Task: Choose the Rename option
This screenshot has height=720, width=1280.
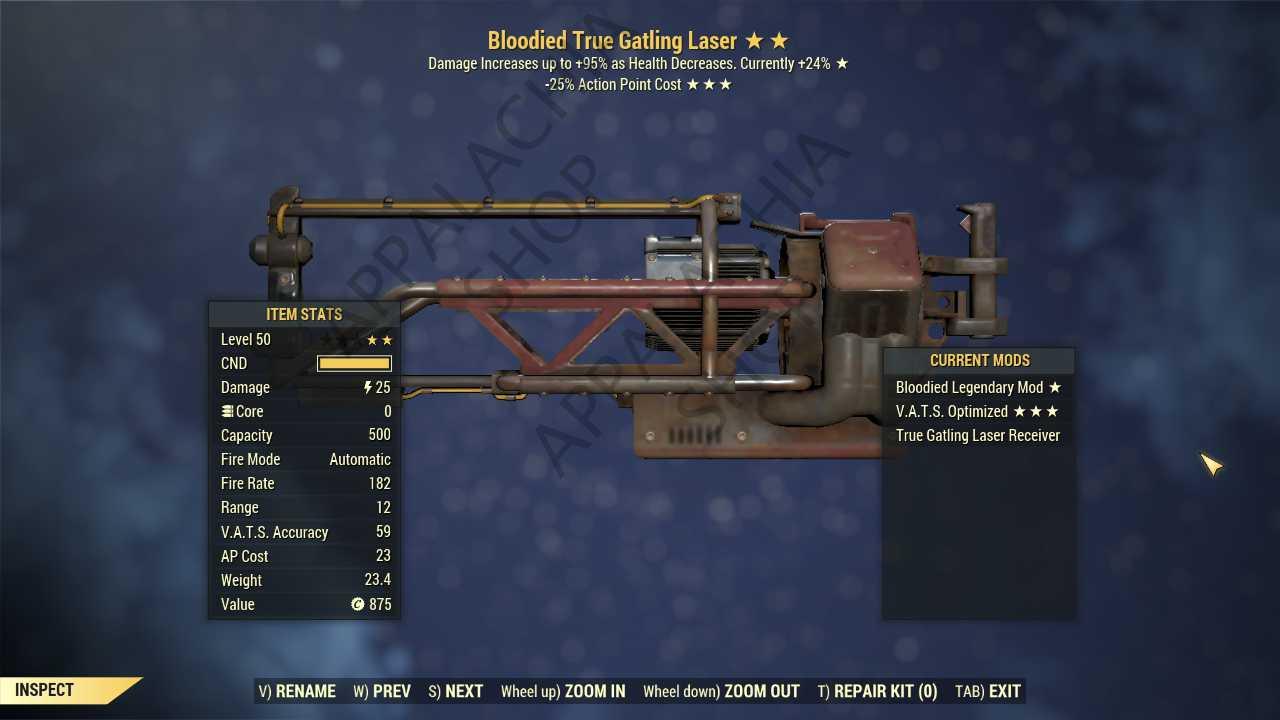Action: [297, 691]
